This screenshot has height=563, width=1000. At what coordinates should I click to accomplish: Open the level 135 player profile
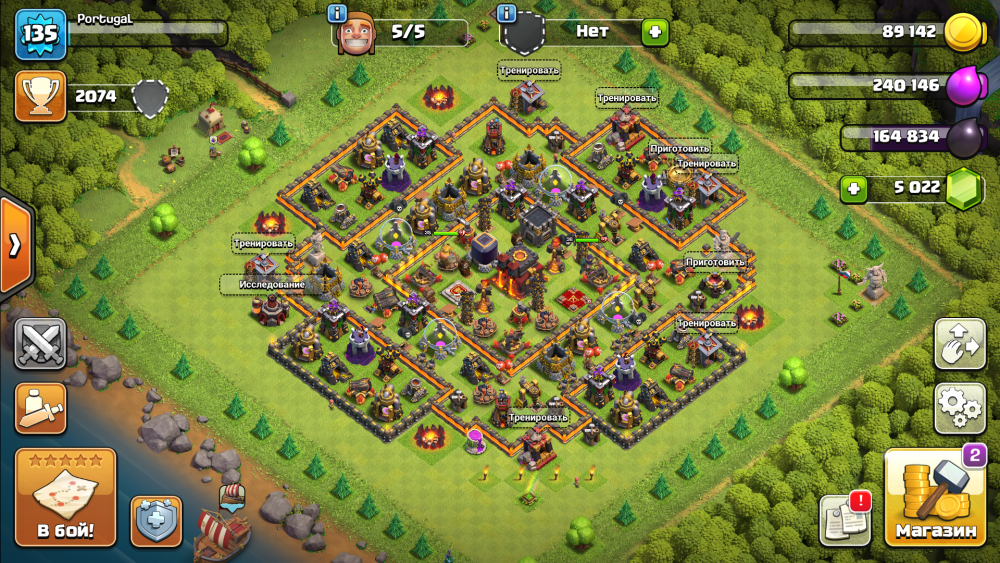pyautogui.click(x=40, y=35)
